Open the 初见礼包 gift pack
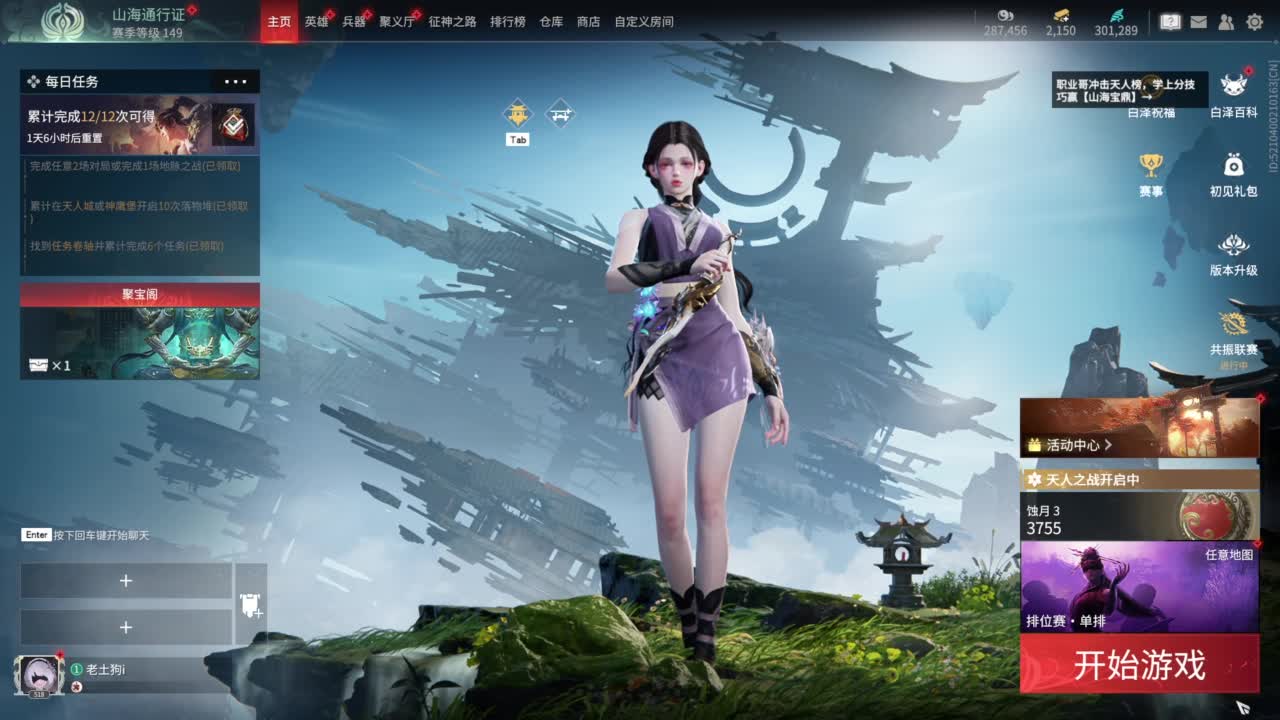Image resolution: width=1280 pixels, height=720 pixels. (x=1234, y=174)
